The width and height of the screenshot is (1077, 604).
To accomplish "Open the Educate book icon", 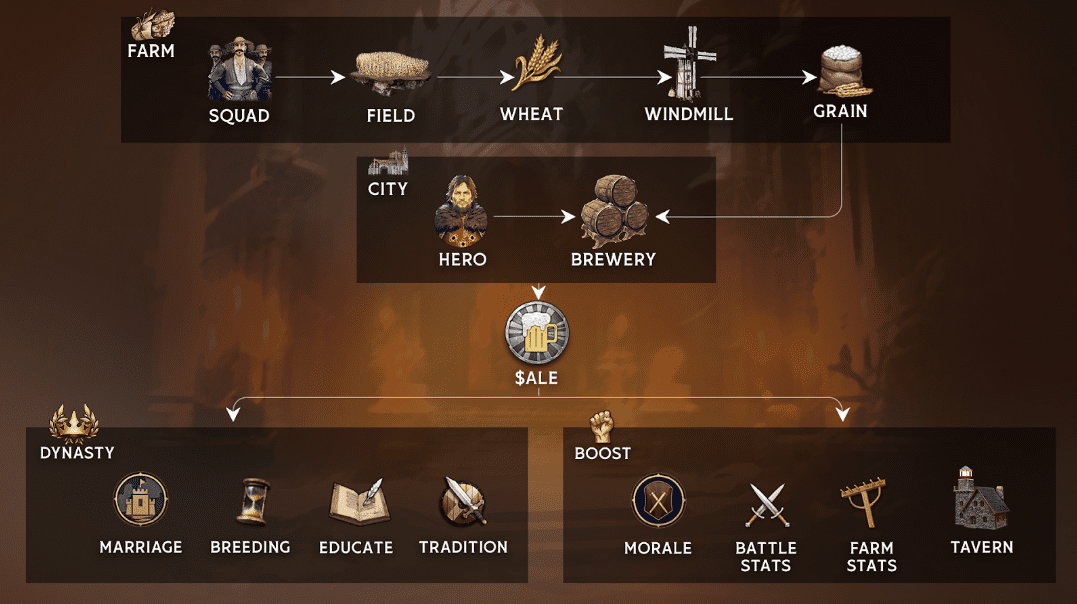I will pyautogui.click(x=356, y=502).
